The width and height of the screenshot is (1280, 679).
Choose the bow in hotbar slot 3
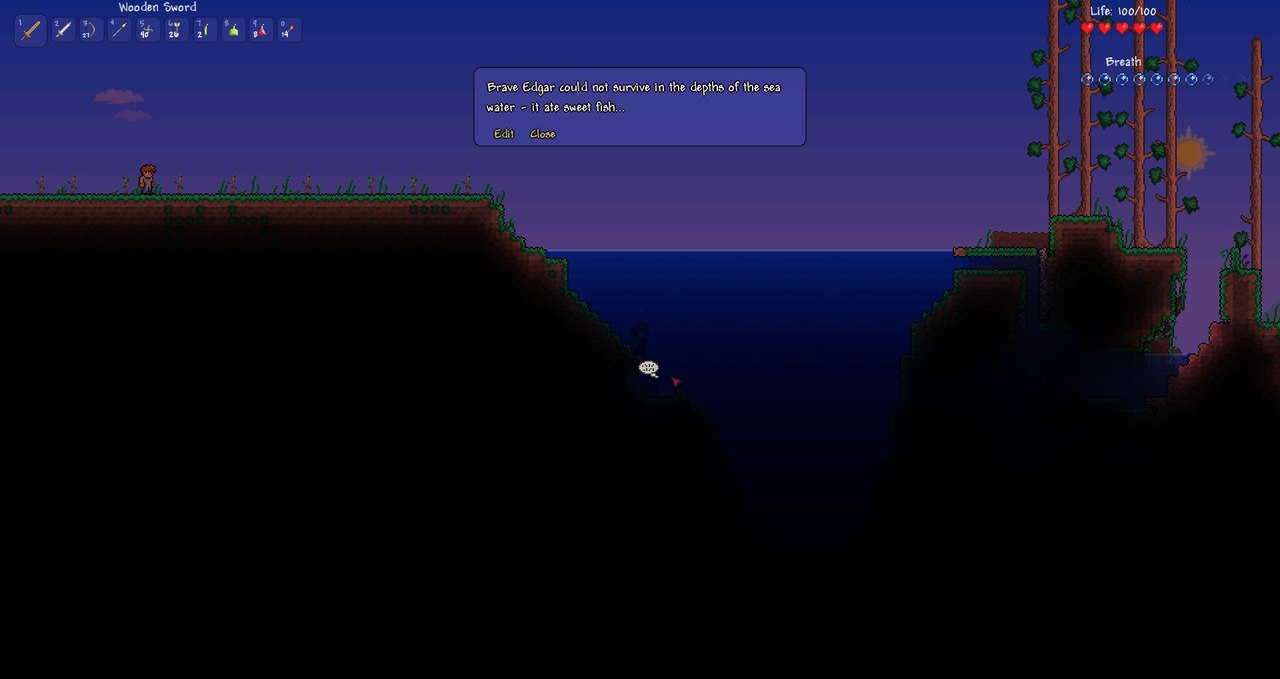(91, 30)
